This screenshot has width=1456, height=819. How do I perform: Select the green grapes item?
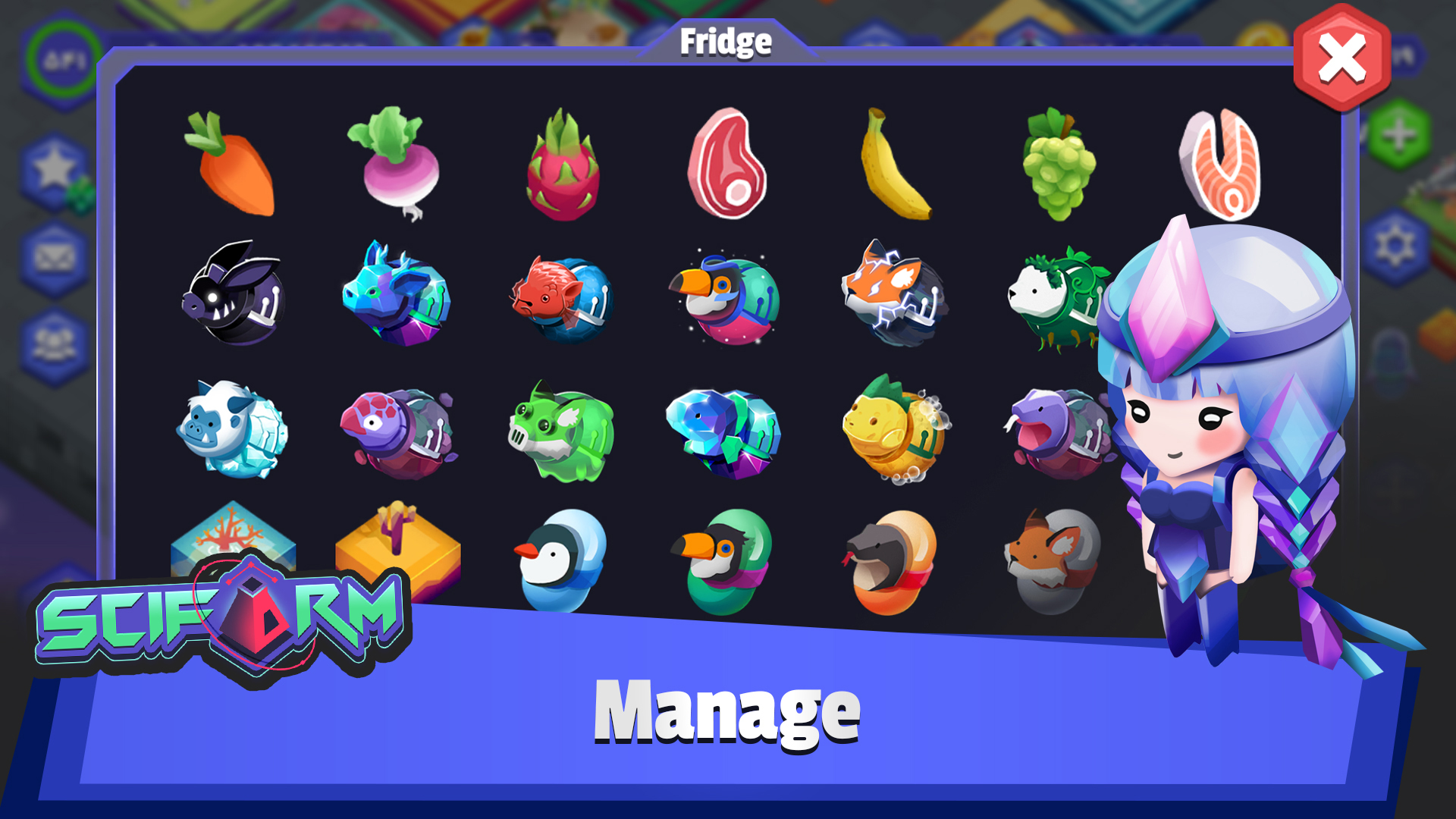(1059, 165)
